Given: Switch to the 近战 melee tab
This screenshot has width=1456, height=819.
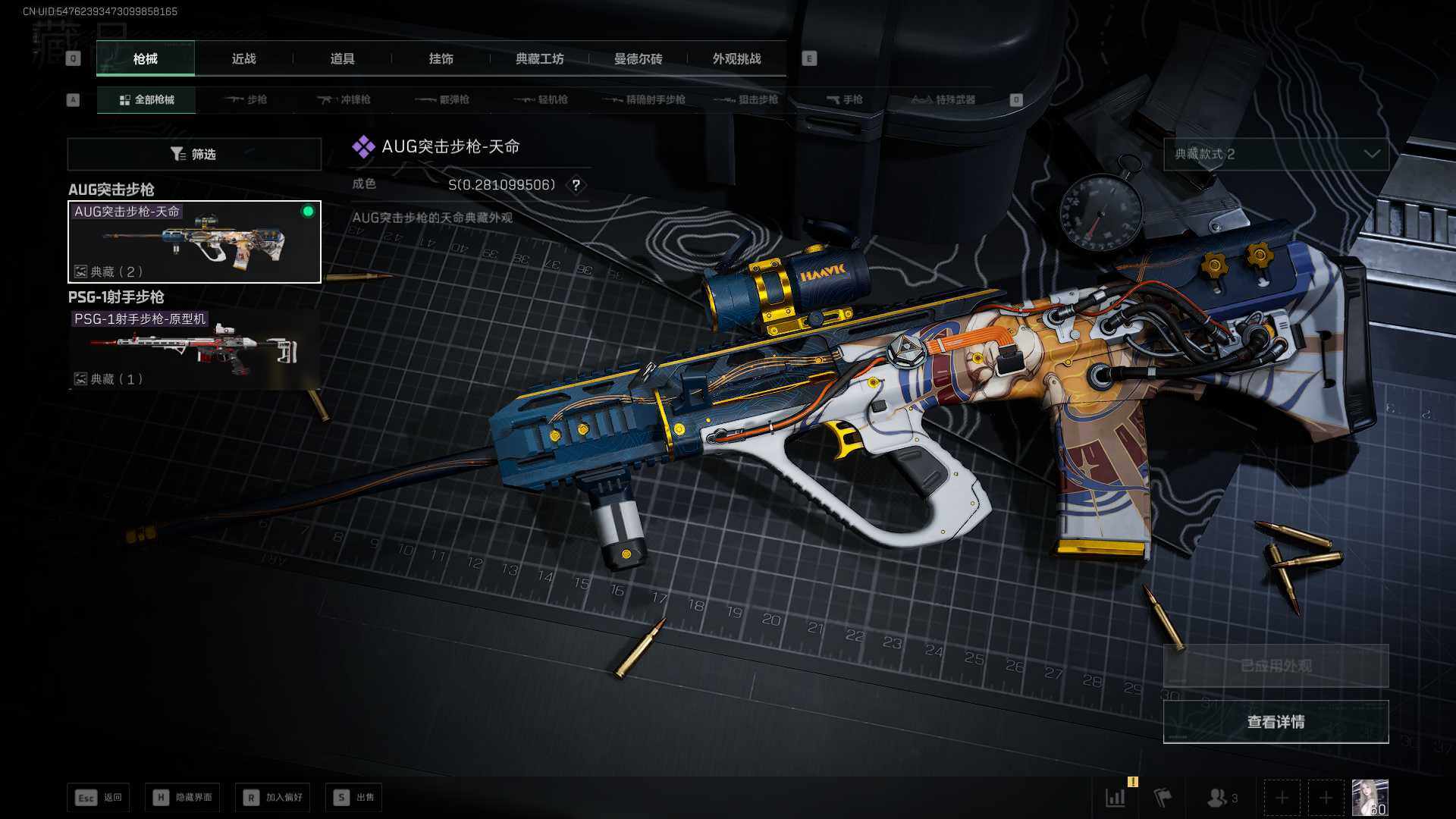Looking at the screenshot, I should pos(243,58).
